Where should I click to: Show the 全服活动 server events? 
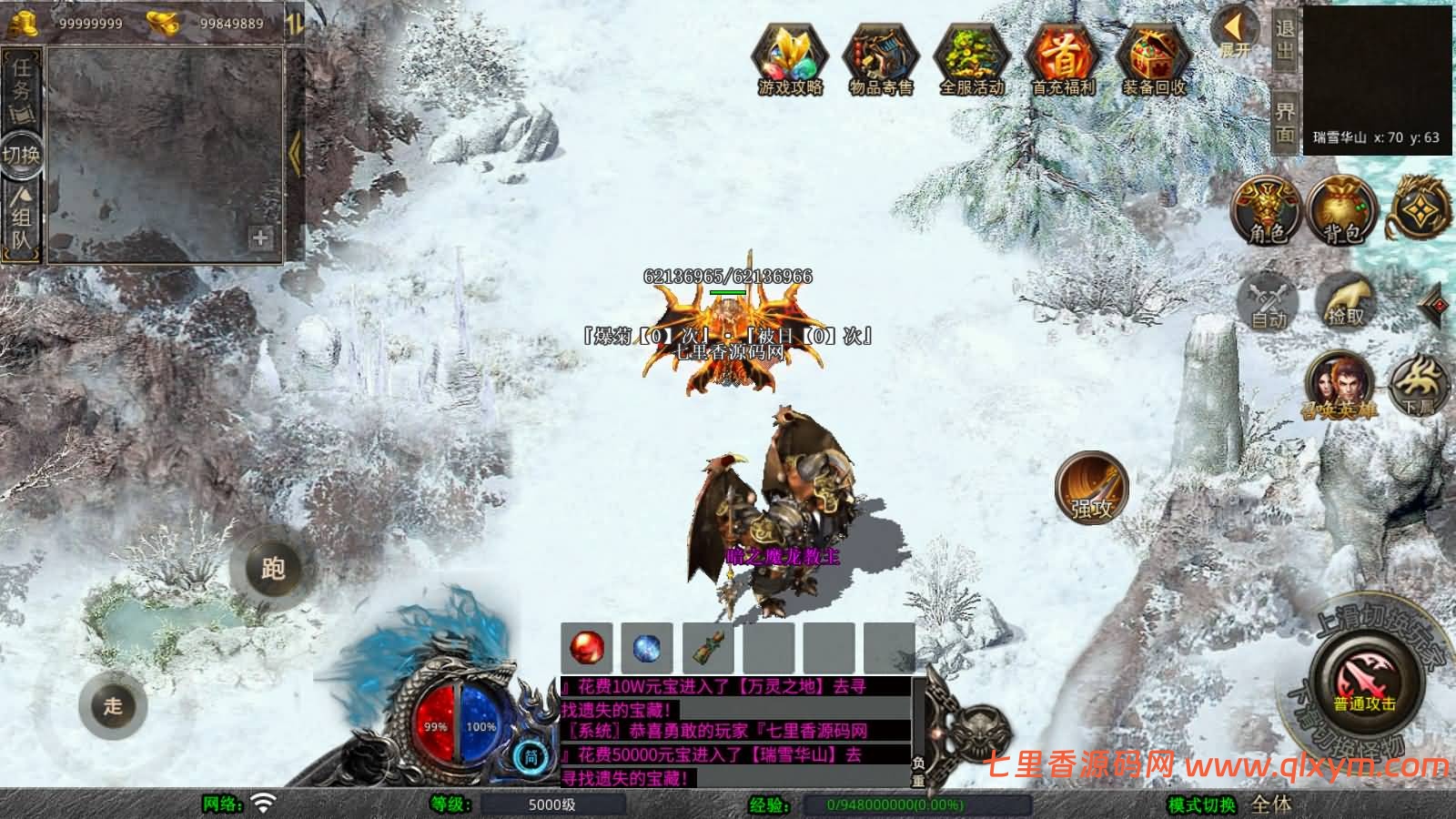tap(971, 57)
